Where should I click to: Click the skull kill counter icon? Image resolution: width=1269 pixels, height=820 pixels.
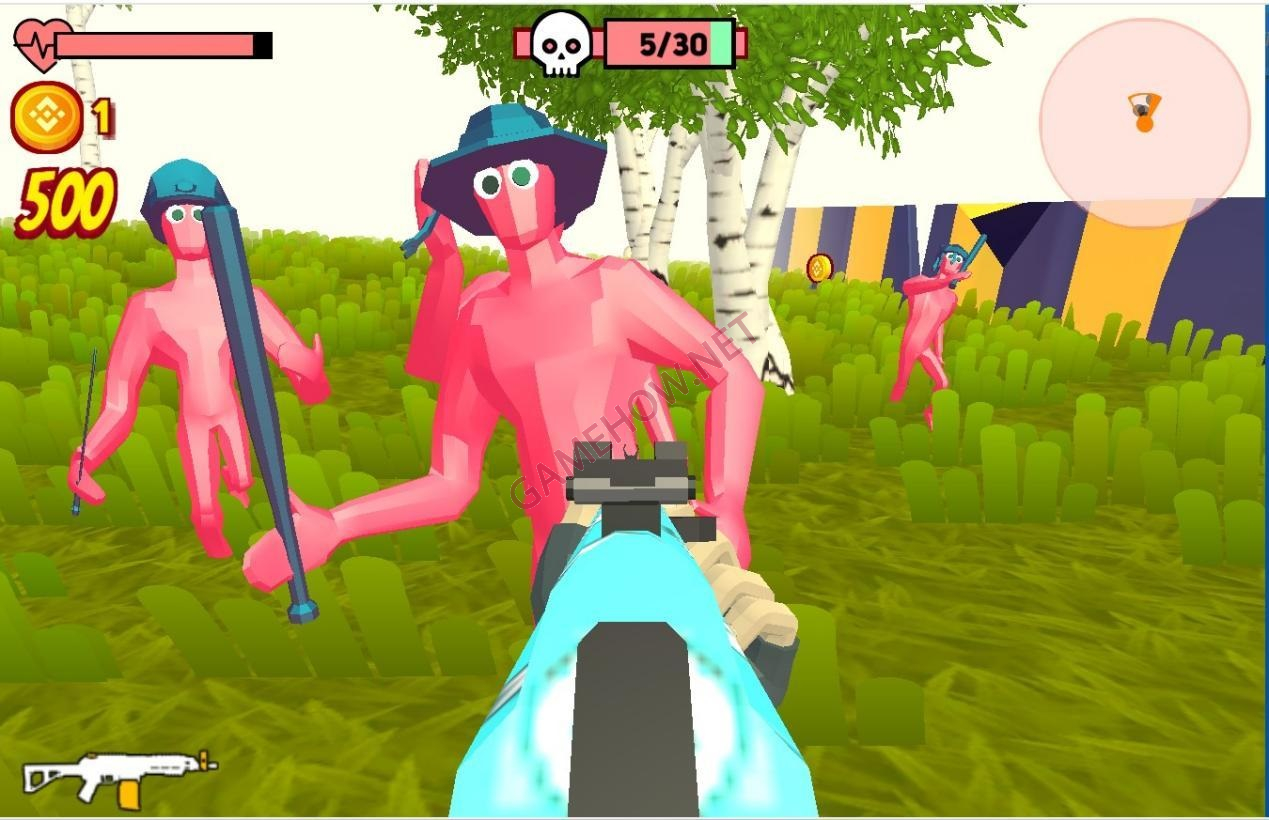tap(558, 45)
